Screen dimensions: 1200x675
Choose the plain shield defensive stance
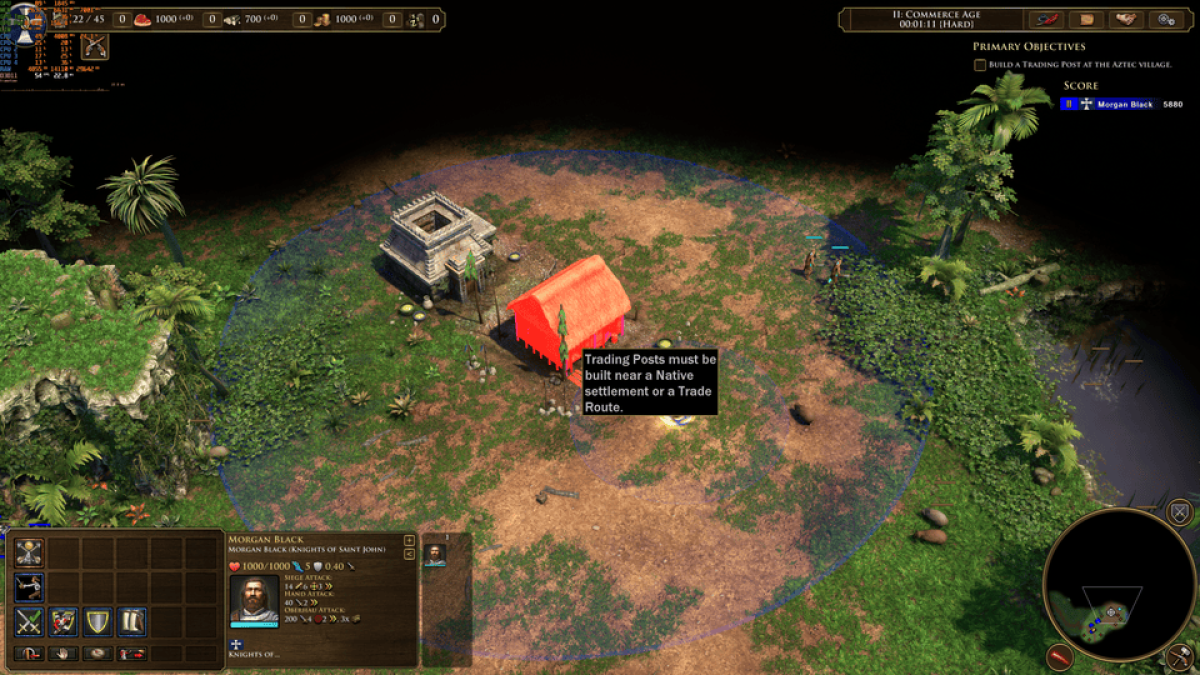(x=98, y=621)
